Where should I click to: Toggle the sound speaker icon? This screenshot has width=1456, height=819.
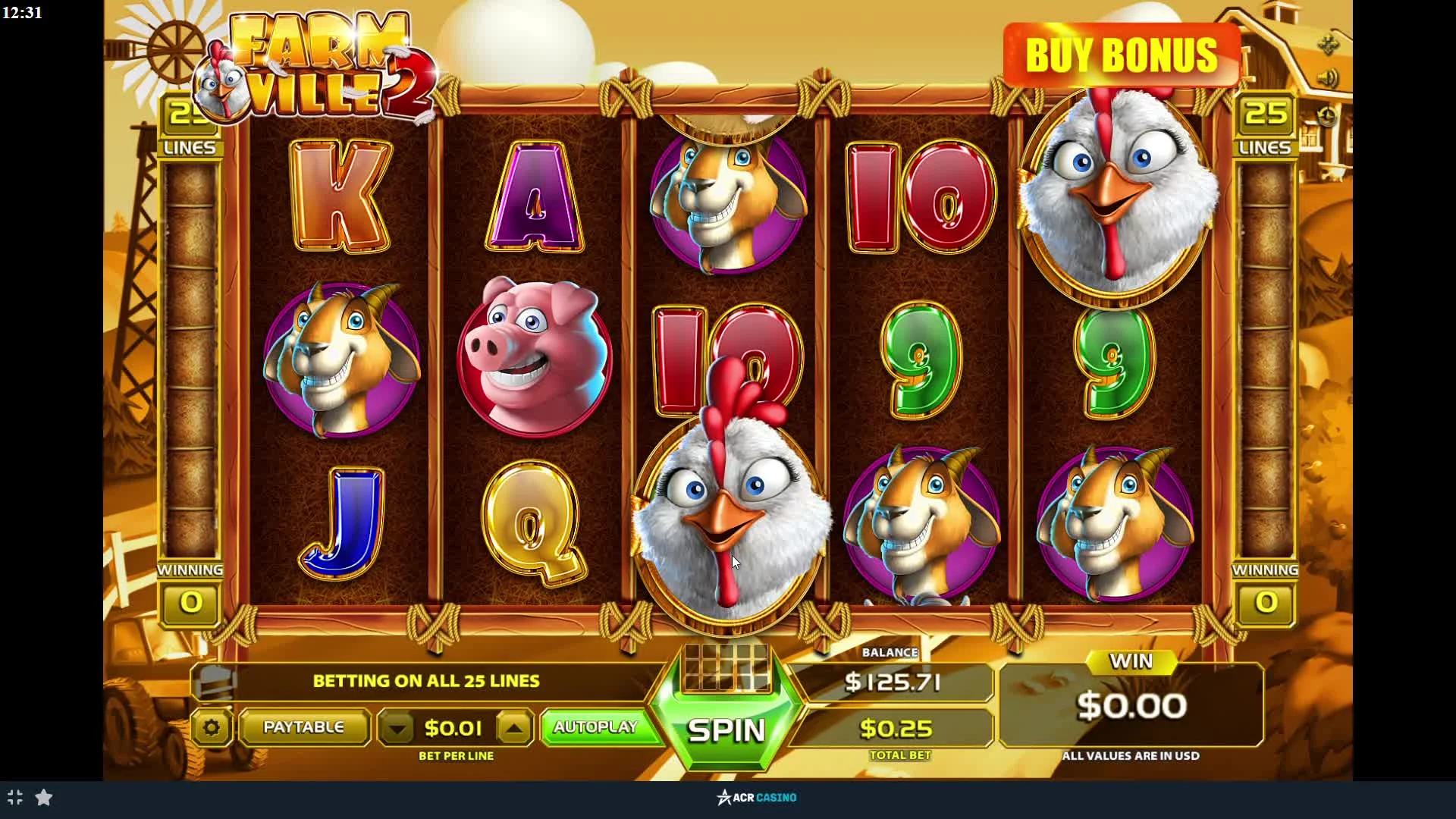[1328, 78]
